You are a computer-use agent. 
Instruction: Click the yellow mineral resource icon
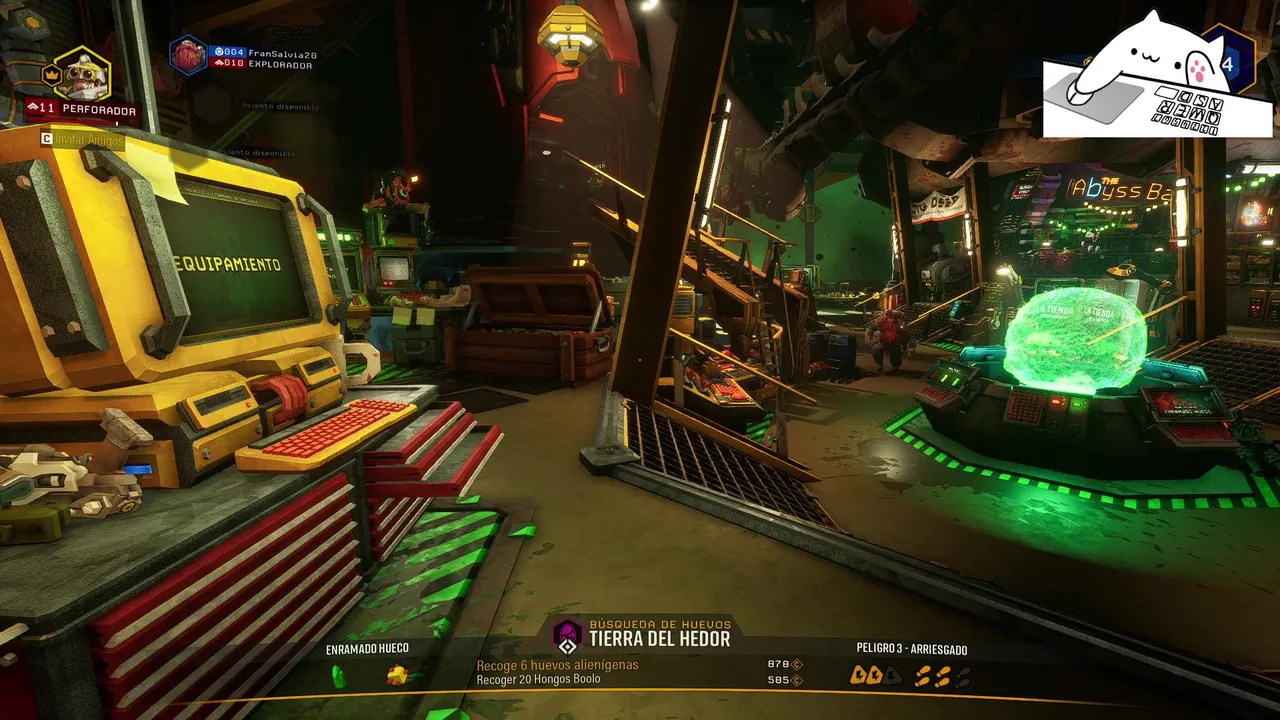[x=397, y=676]
